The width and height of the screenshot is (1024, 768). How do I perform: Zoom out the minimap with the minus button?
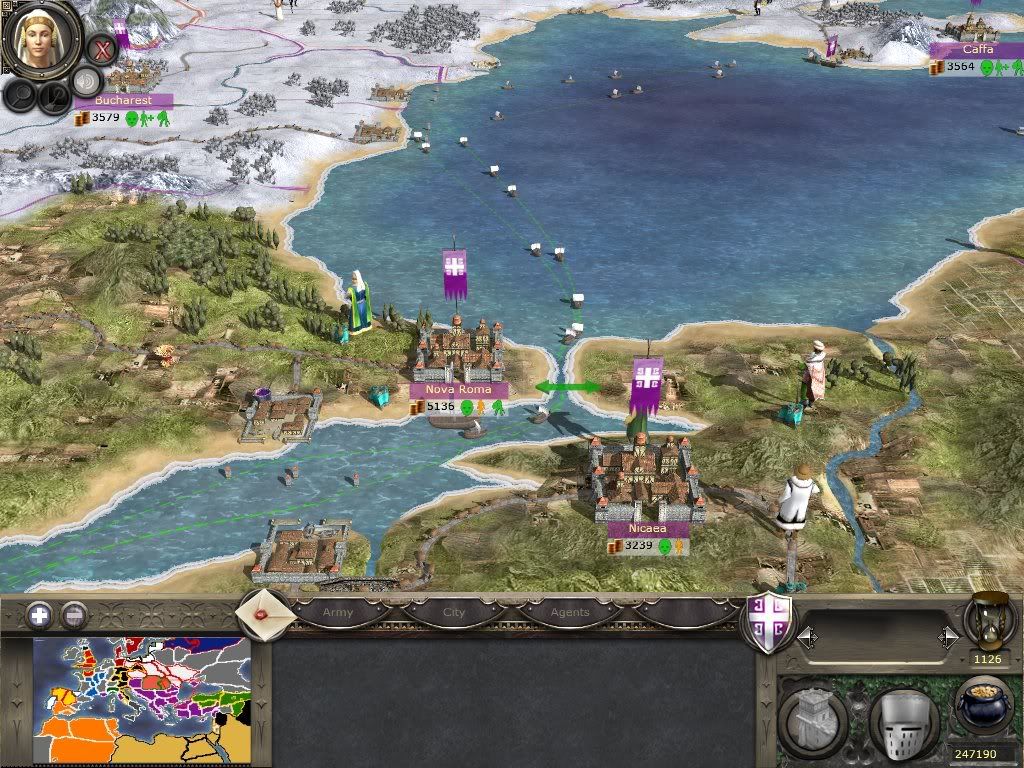click(x=73, y=615)
